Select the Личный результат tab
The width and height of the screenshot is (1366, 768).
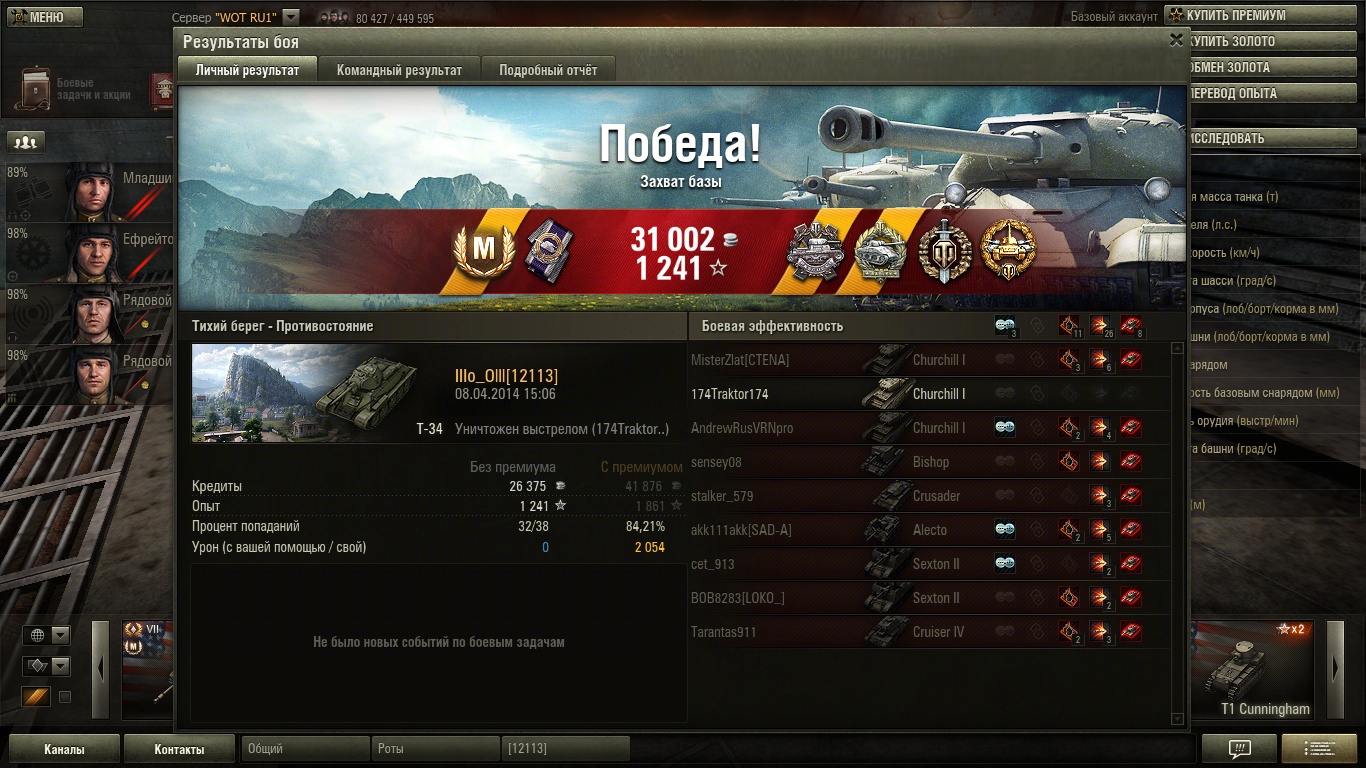coord(247,70)
